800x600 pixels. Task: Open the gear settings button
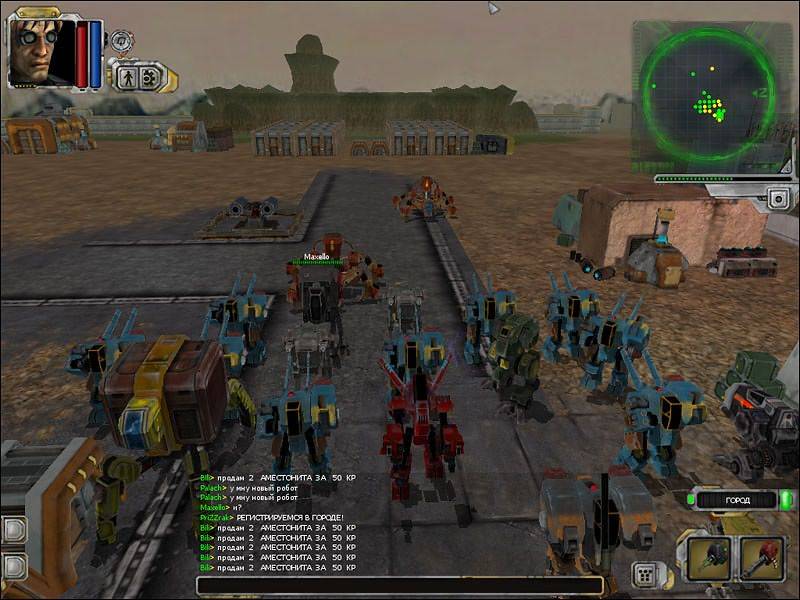pos(152,76)
